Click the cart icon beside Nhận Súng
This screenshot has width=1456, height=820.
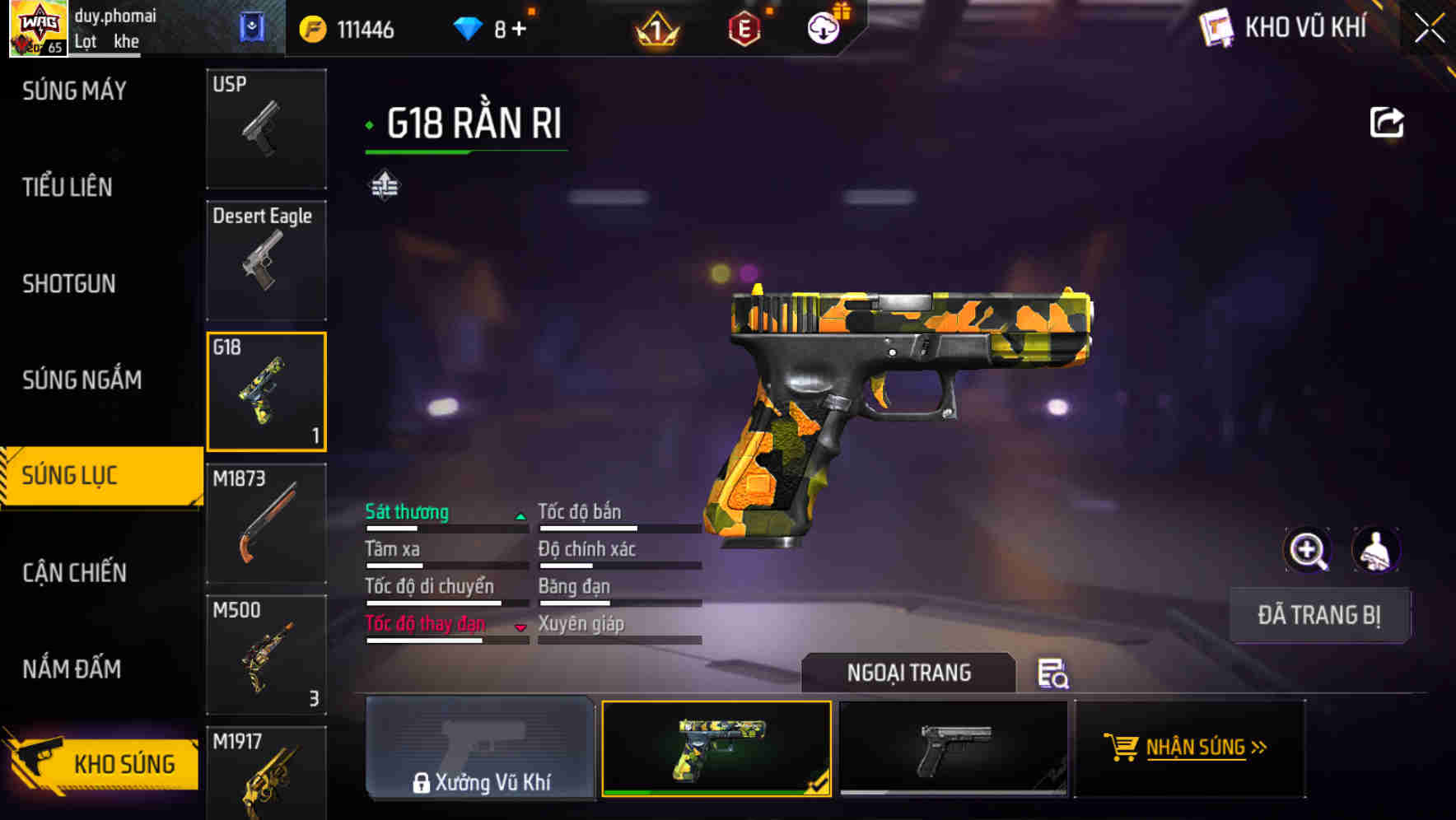pos(1122,748)
